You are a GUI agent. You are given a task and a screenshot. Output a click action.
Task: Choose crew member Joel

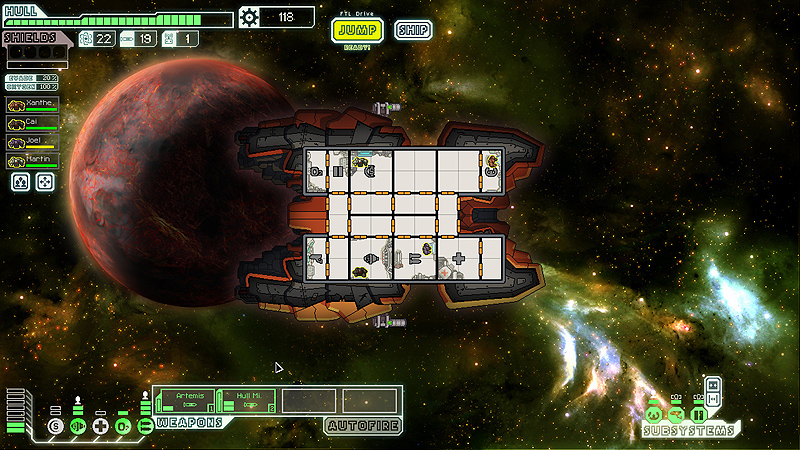click(33, 142)
